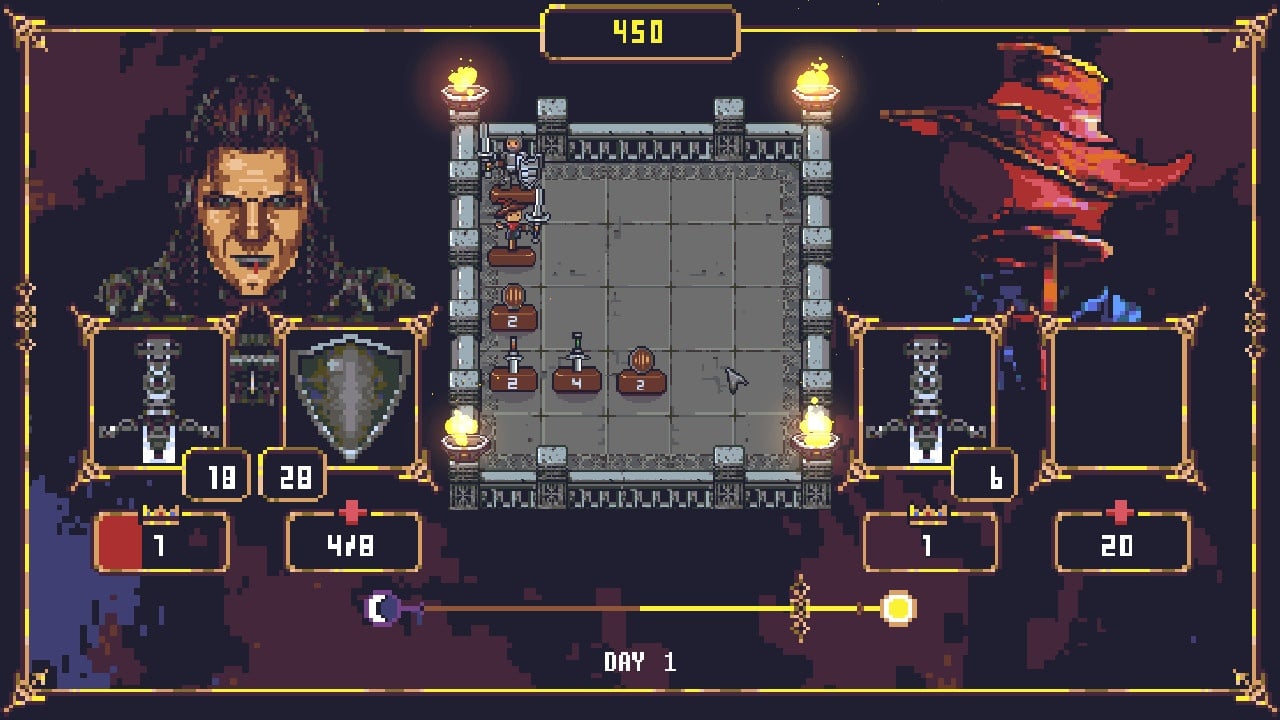Image resolution: width=1280 pixels, height=720 pixels.
Task: Choose the shield tile beside the value-4 sword
Action: [641, 370]
